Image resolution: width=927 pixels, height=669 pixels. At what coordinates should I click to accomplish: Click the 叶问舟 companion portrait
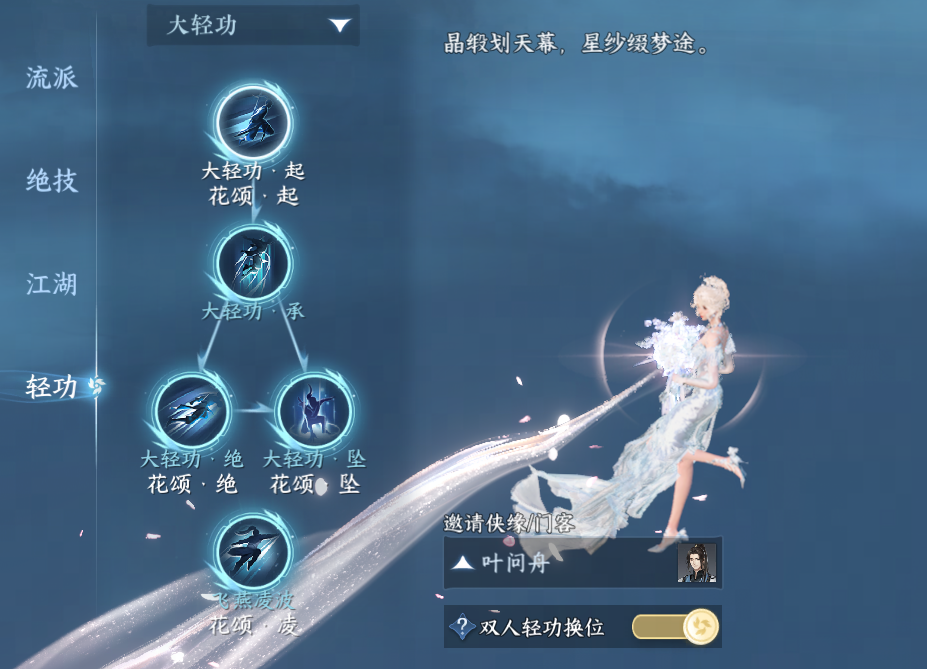click(x=696, y=563)
